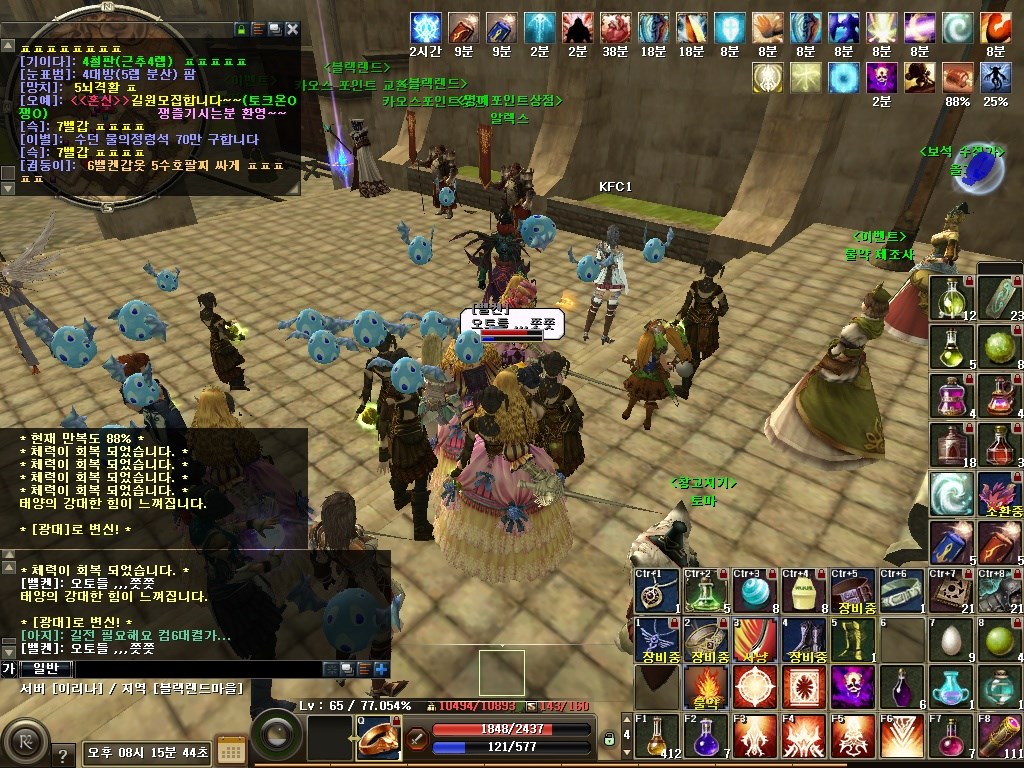Open the calendar icon beside the clock
1024x768 pixels.
coord(231,749)
